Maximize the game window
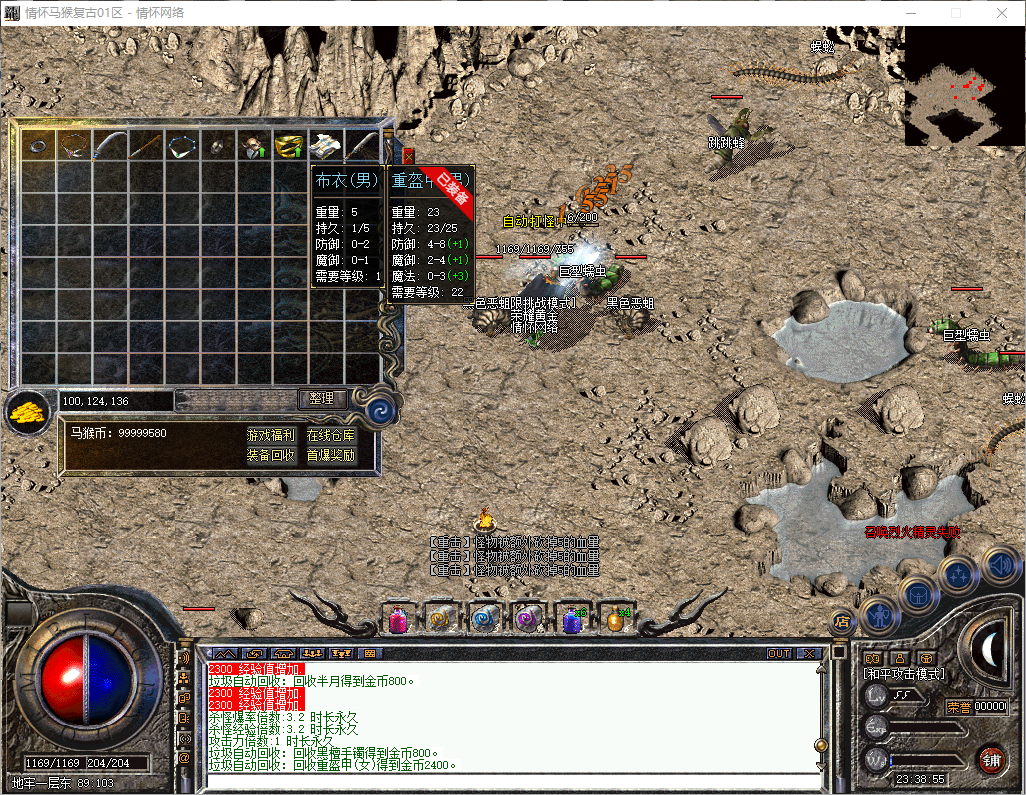Viewport: 1026px width, 795px height. 955,13
